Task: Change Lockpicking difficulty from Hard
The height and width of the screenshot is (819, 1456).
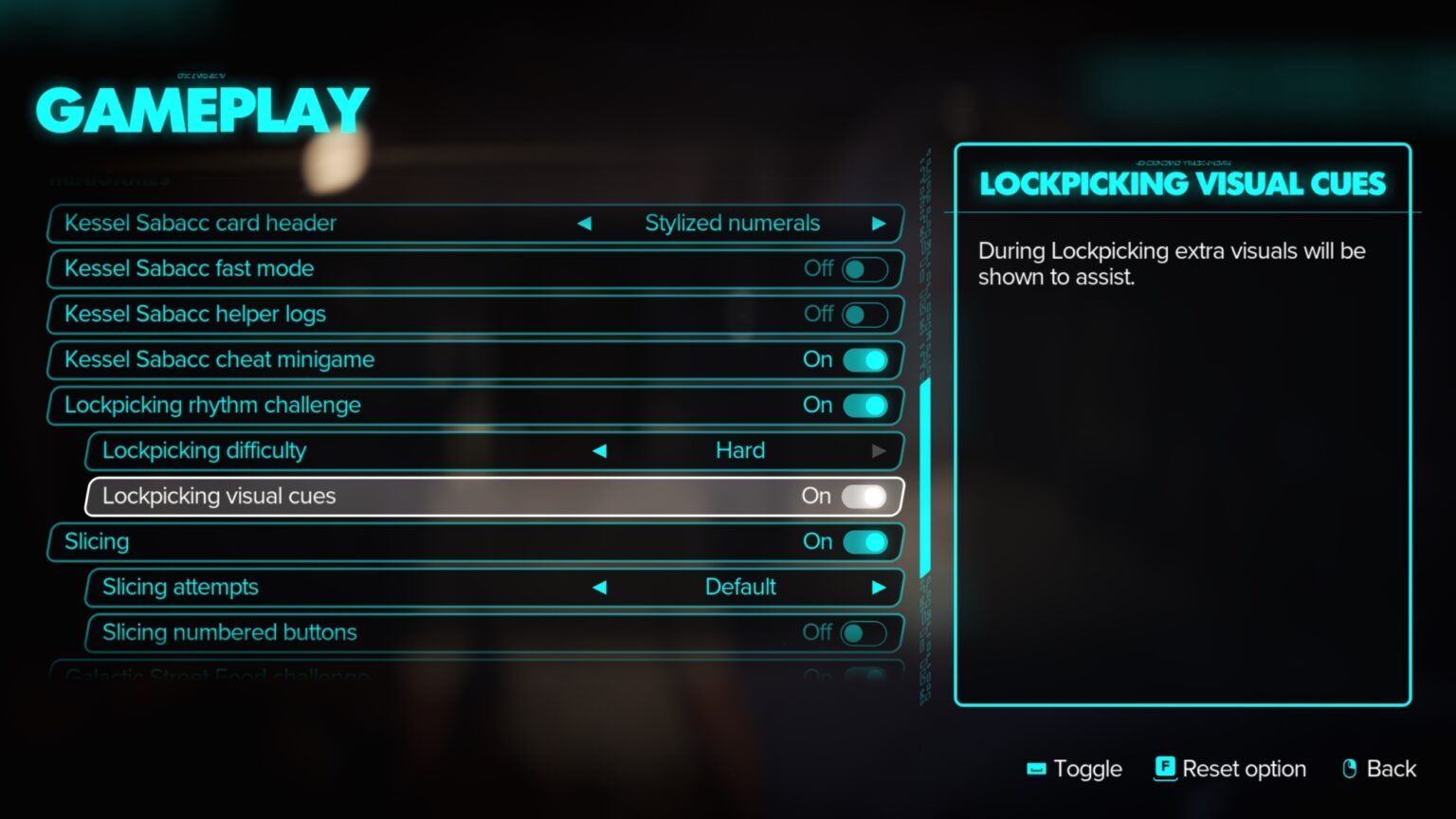Action: click(740, 451)
